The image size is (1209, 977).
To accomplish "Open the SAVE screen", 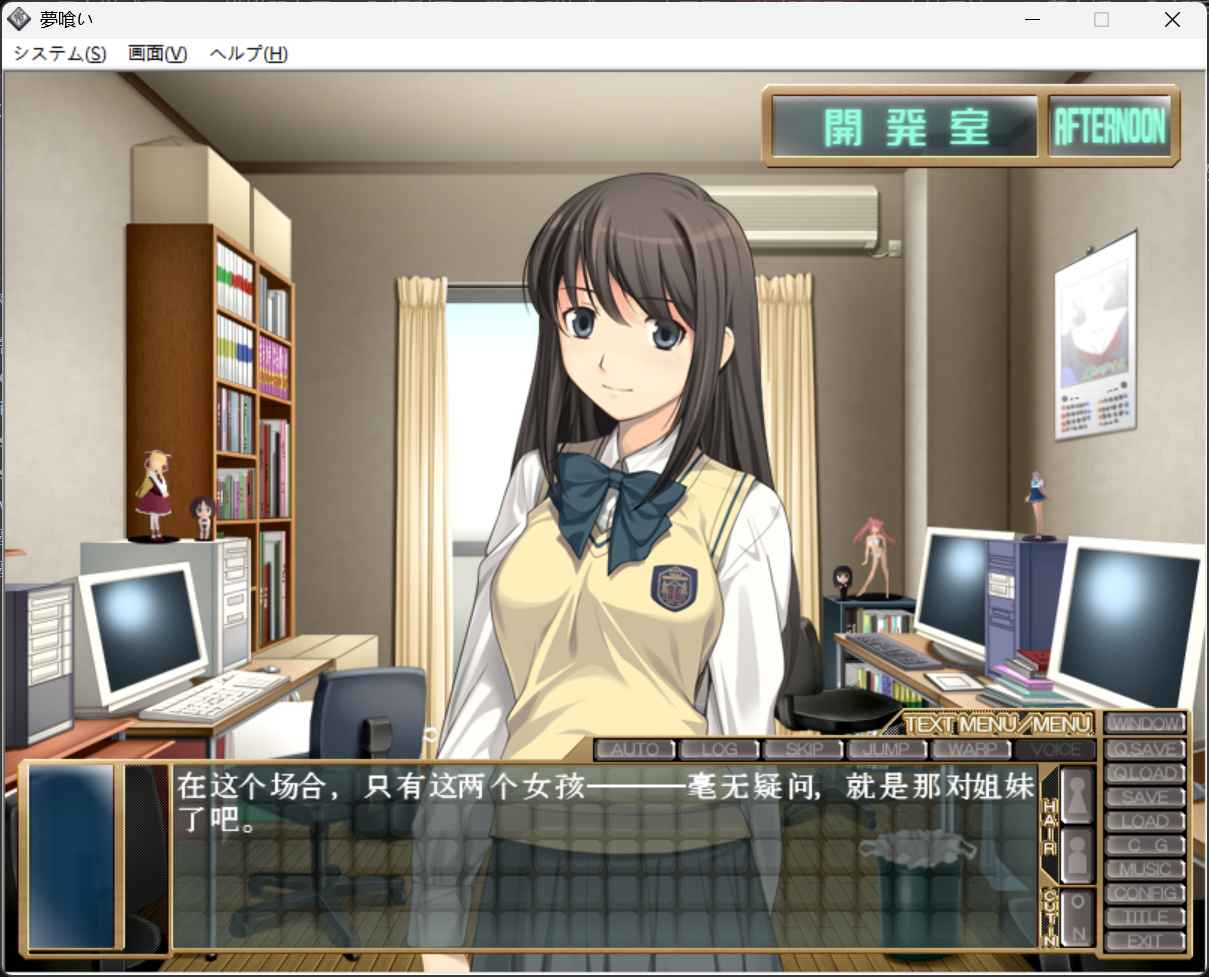I will tap(1145, 797).
